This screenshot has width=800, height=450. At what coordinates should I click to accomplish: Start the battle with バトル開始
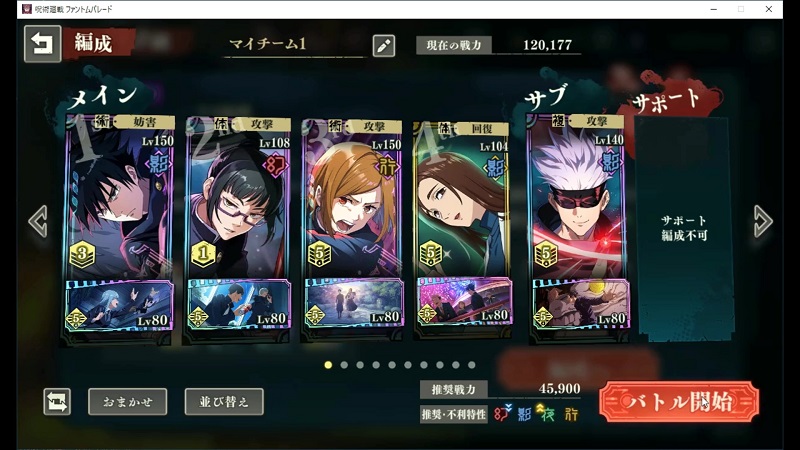pyautogui.click(x=679, y=402)
